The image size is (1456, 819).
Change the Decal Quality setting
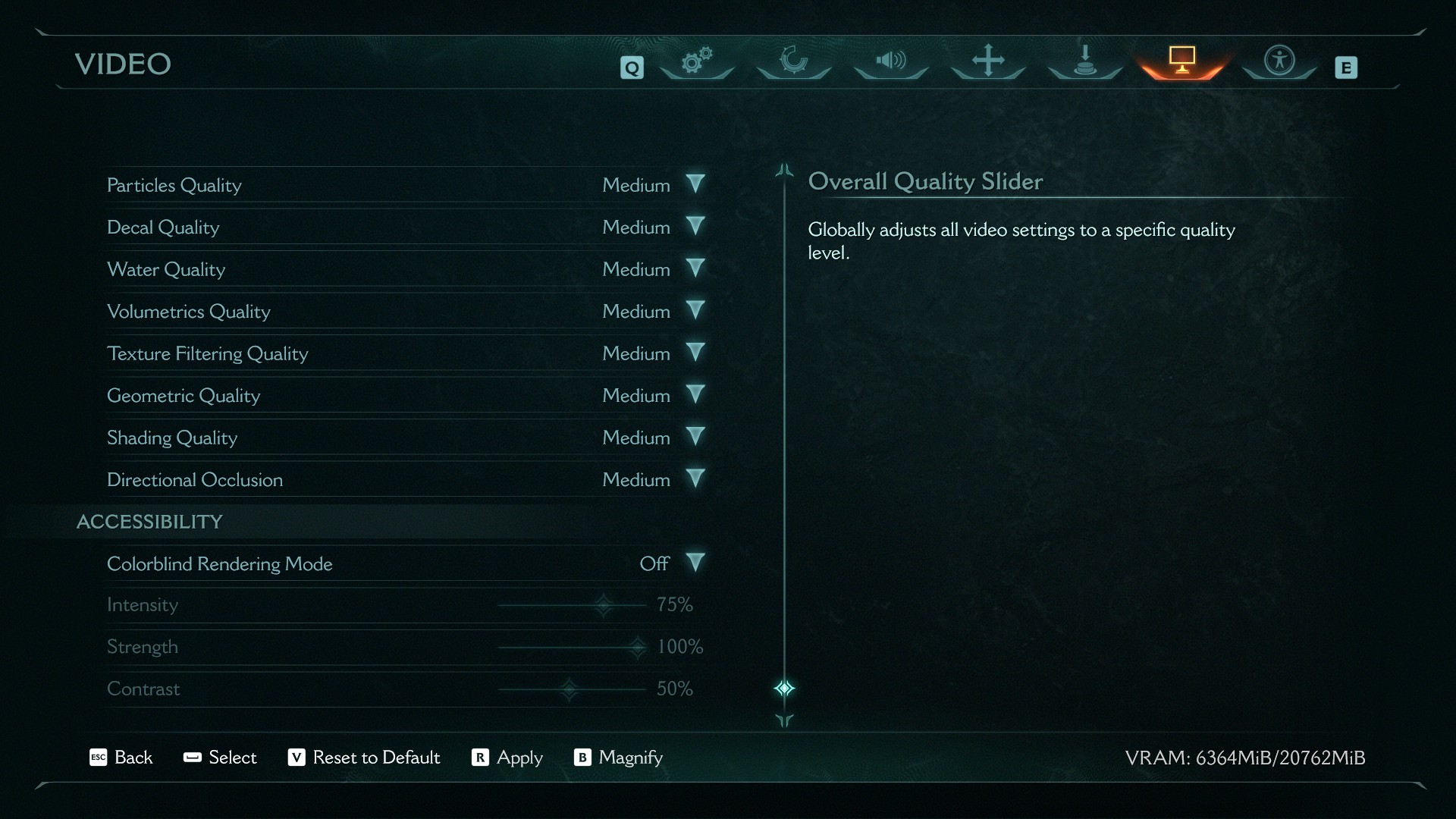695,227
